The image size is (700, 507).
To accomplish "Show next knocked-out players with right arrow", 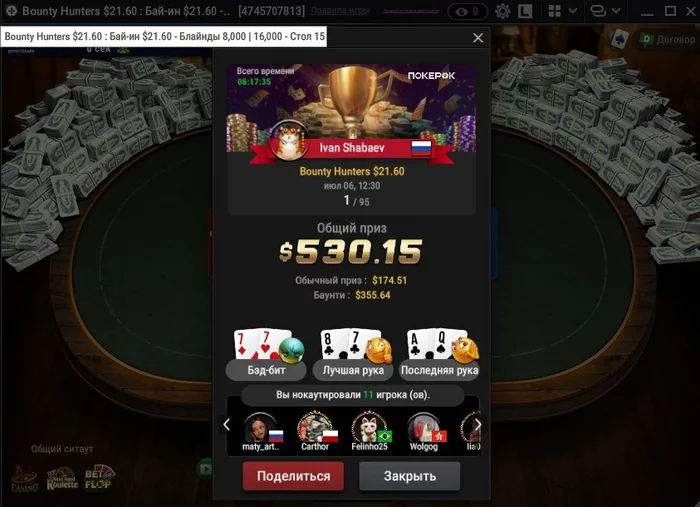I will pyautogui.click(x=477, y=424).
